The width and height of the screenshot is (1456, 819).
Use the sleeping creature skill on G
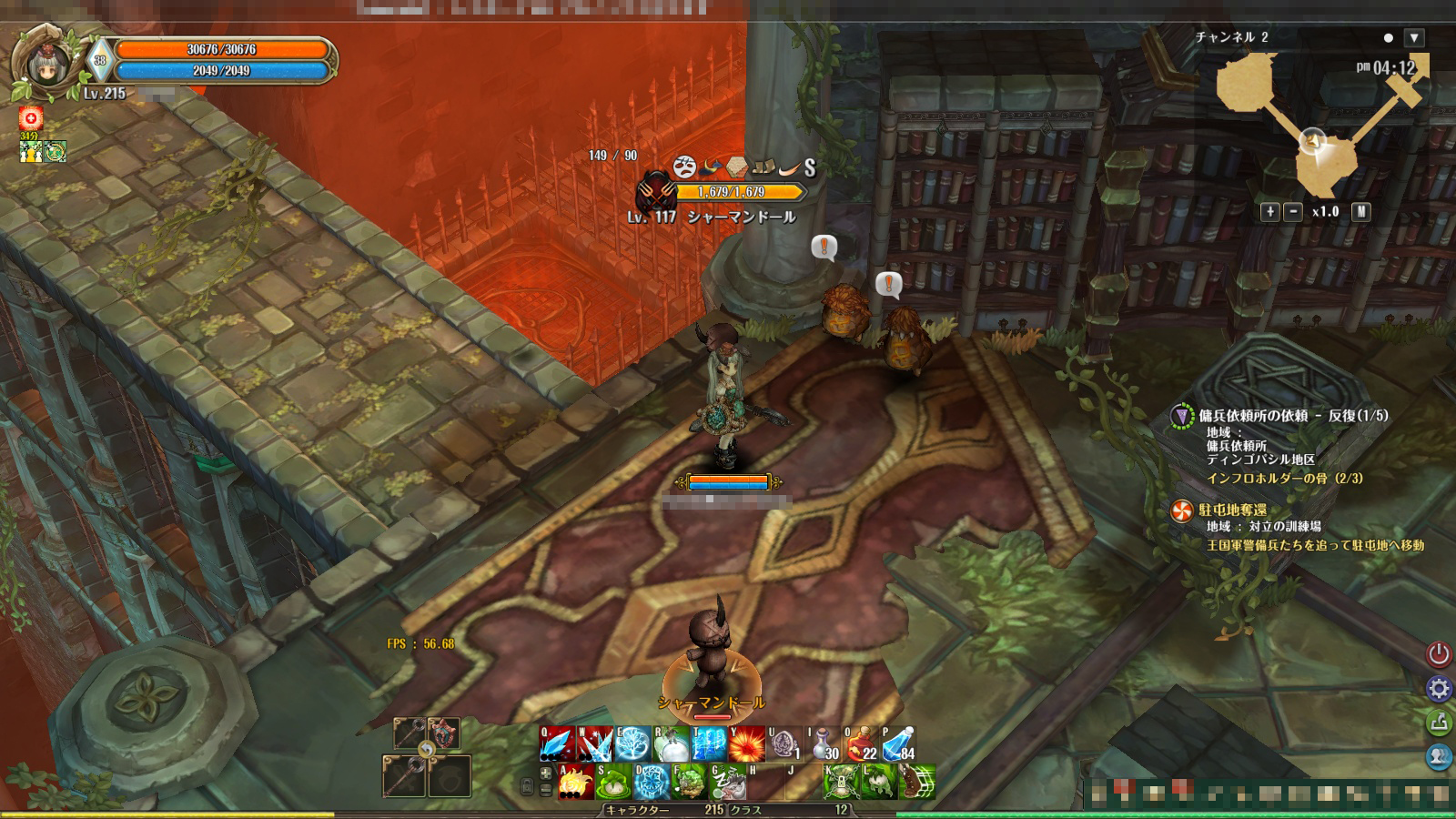pyautogui.click(x=728, y=782)
